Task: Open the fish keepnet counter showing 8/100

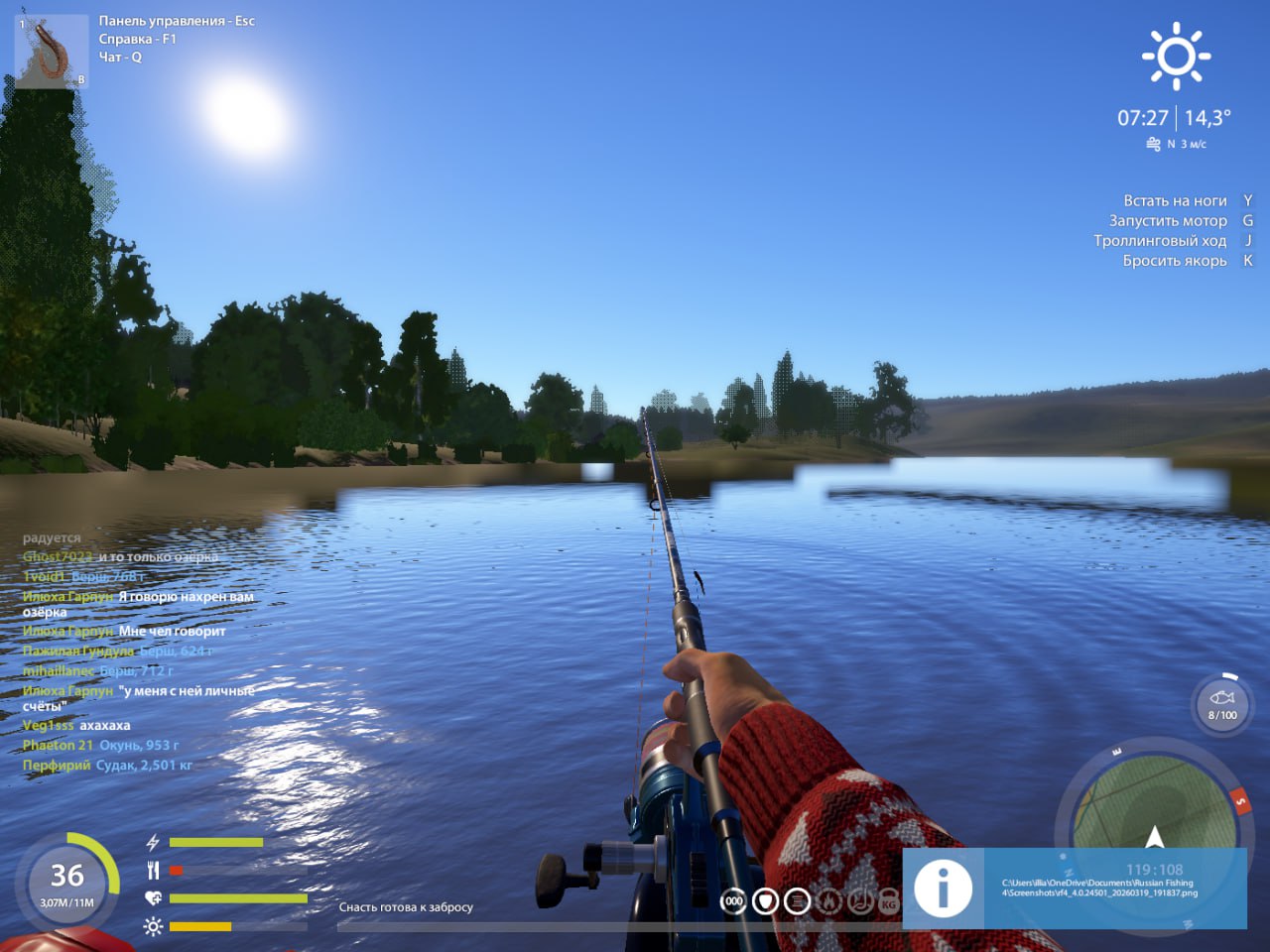Action: [x=1222, y=705]
